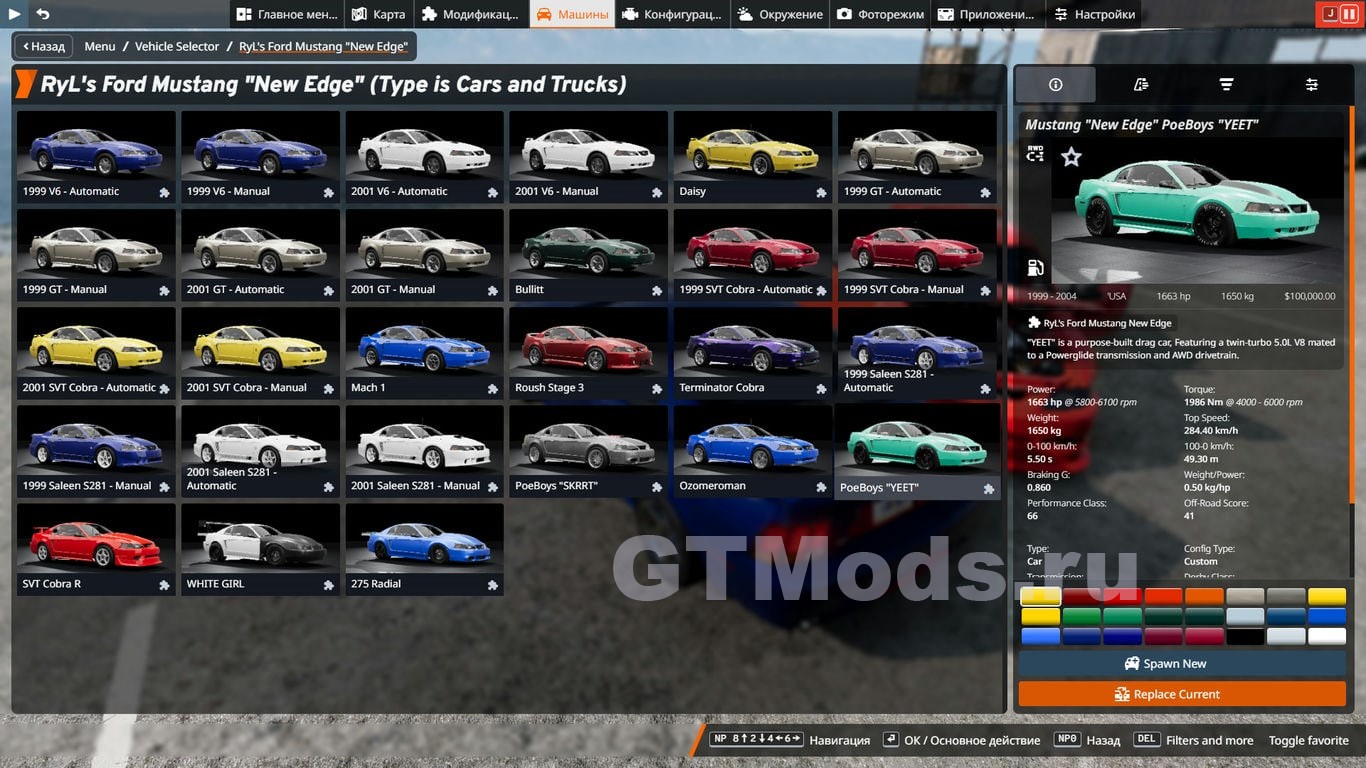Screen dimensions: 1366x768
Task: Open the filters tab in the right panel
Action: 1226,84
